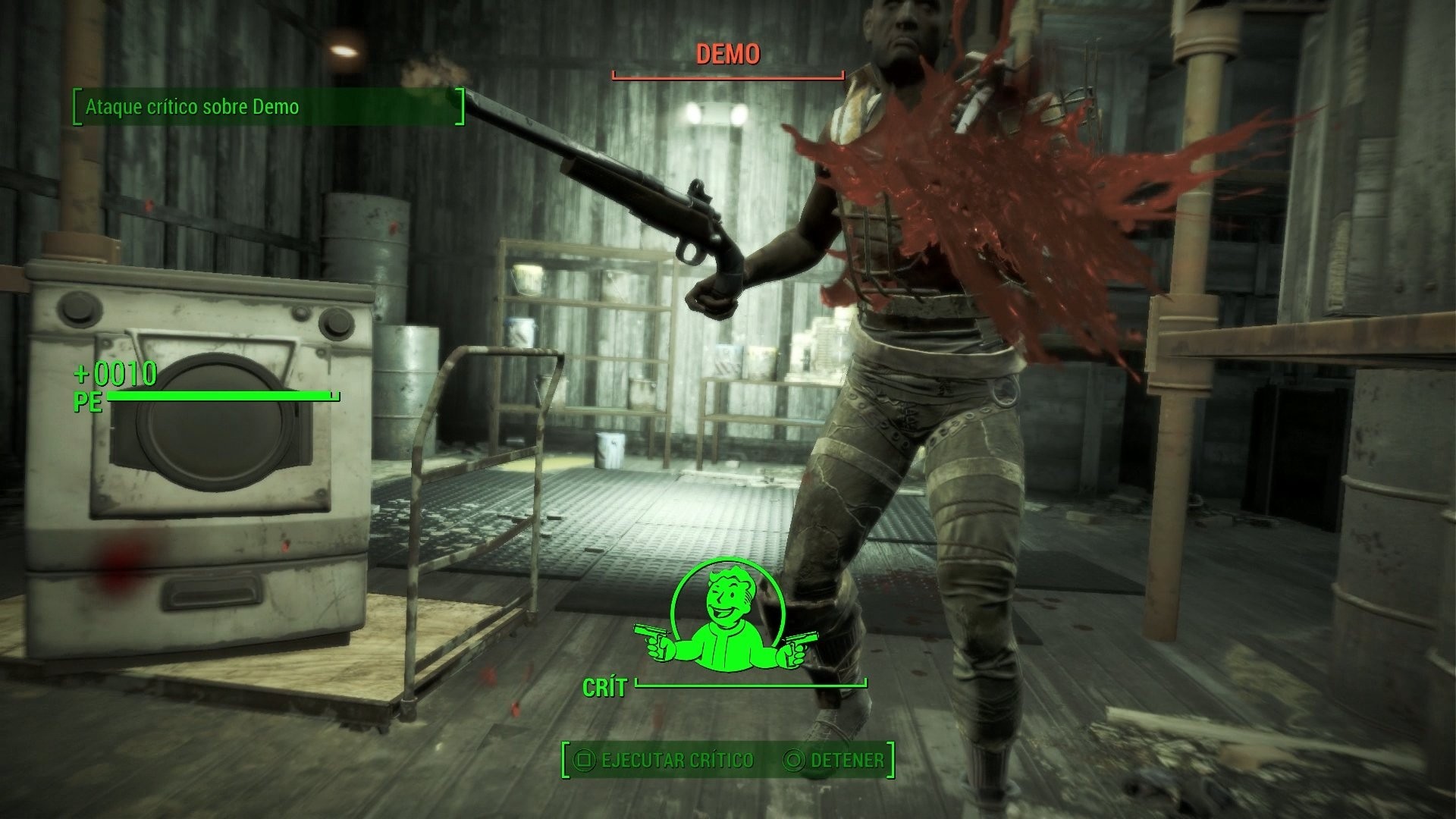Click the +0010 experience gain text
The height and width of the screenshot is (819, 1456).
[116, 373]
